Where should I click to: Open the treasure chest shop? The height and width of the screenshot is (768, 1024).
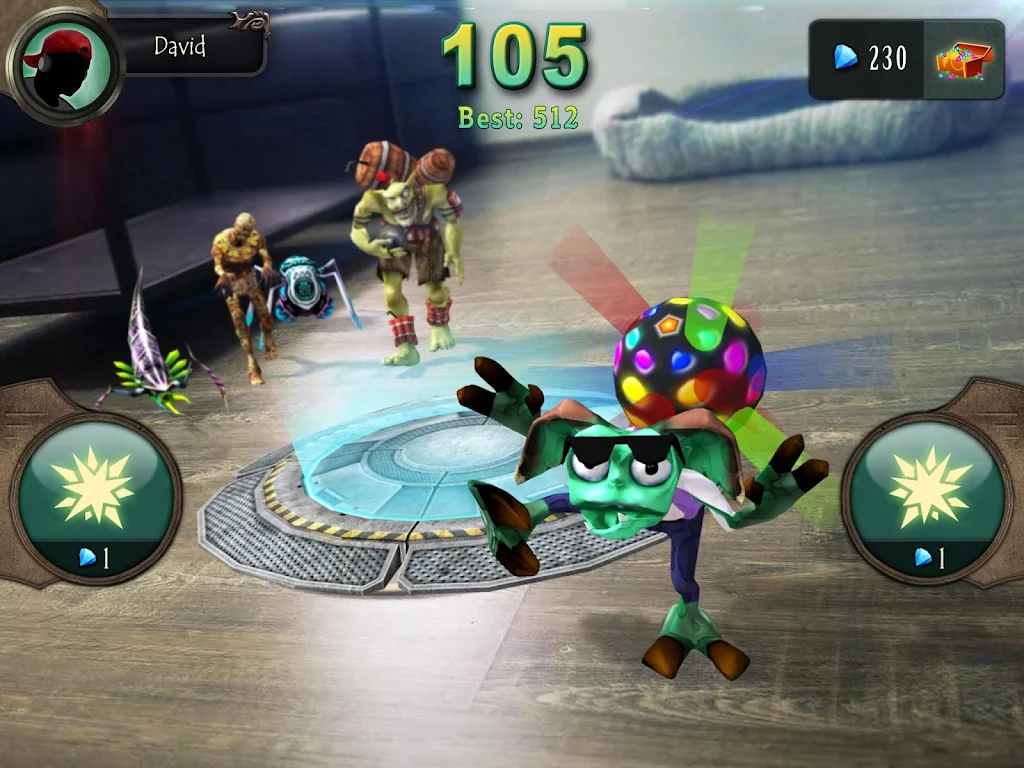pyautogui.click(x=964, y=60)
